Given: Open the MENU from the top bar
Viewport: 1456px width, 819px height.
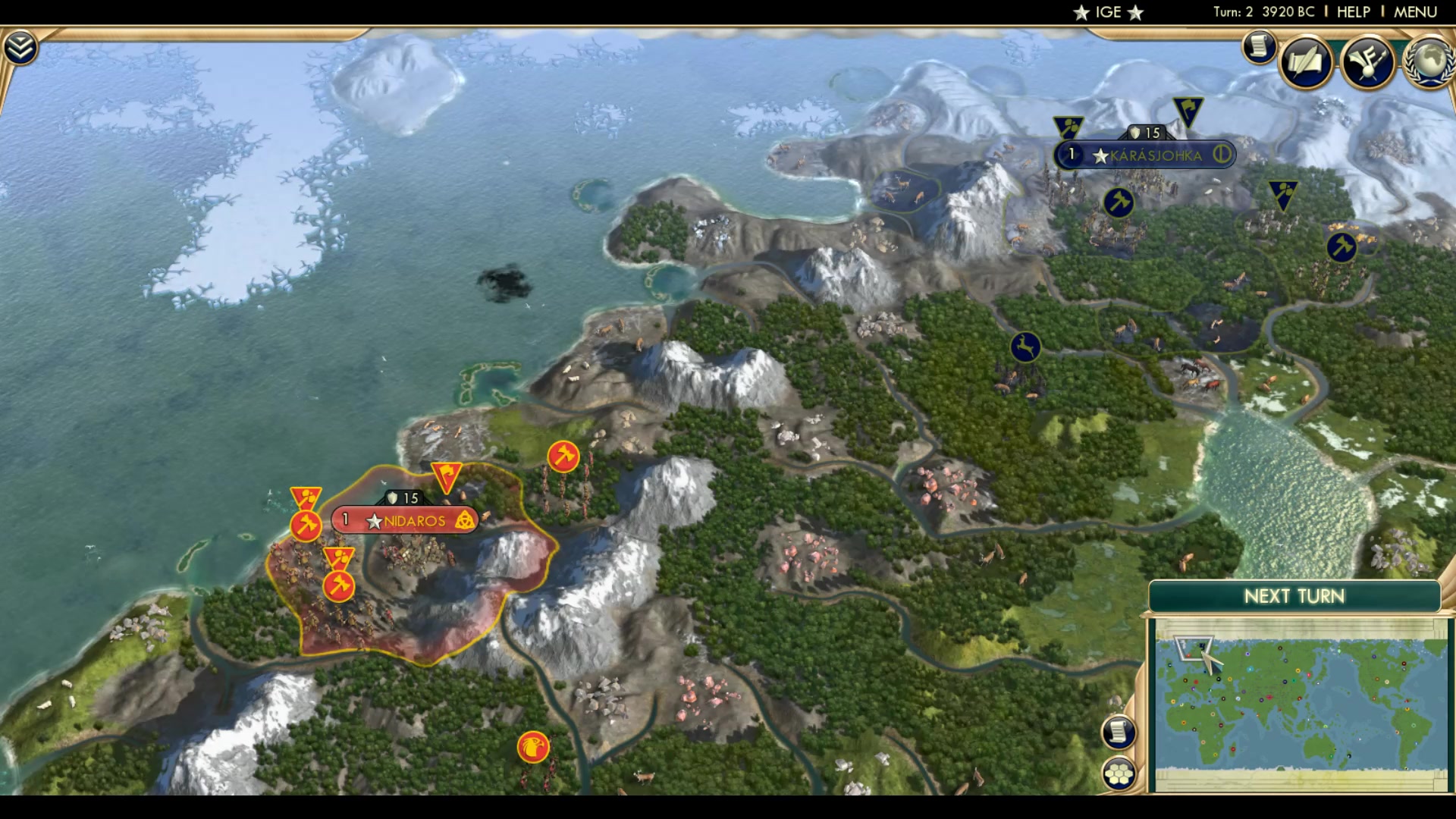Looking at the screenshot, I should click(x=1417, y=11).
